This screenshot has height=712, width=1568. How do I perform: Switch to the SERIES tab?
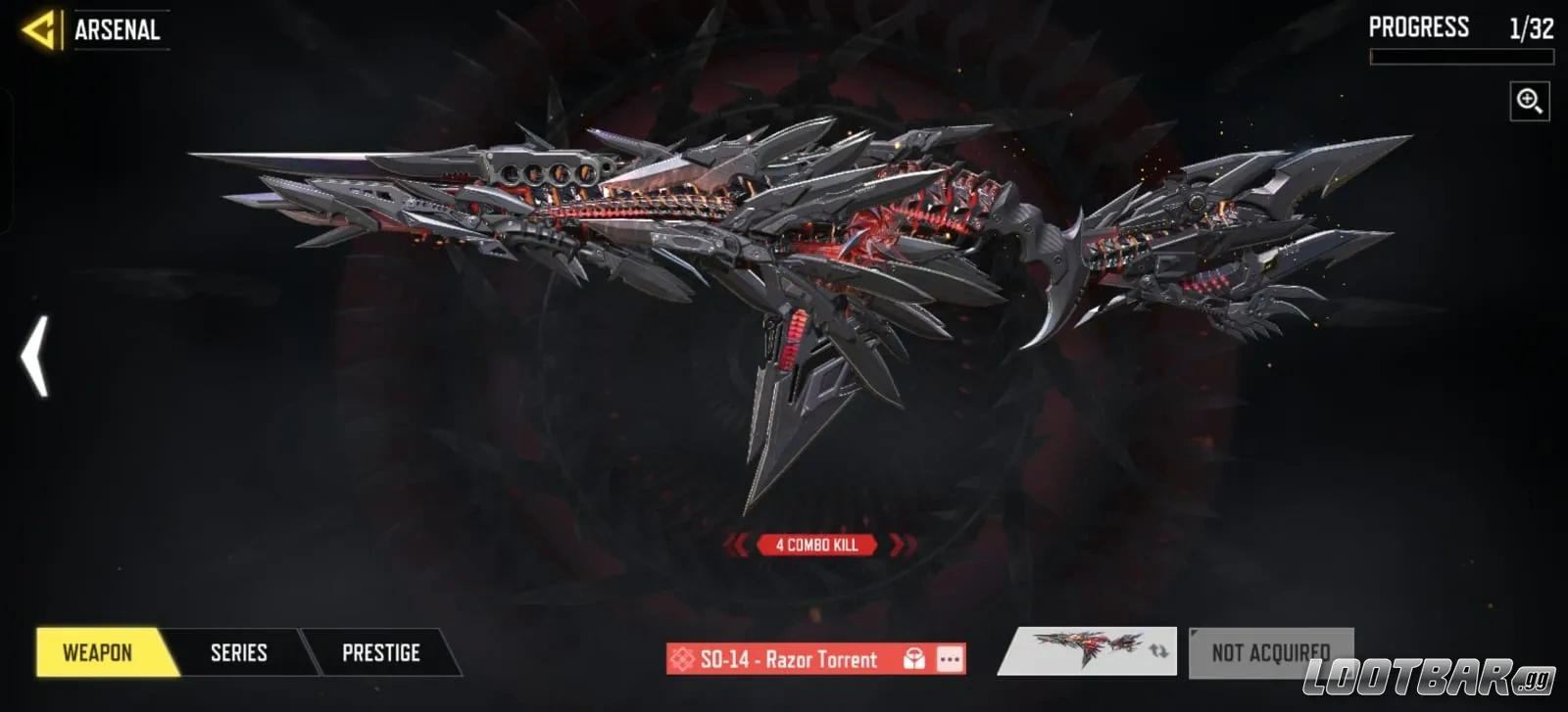click(238, 652)
